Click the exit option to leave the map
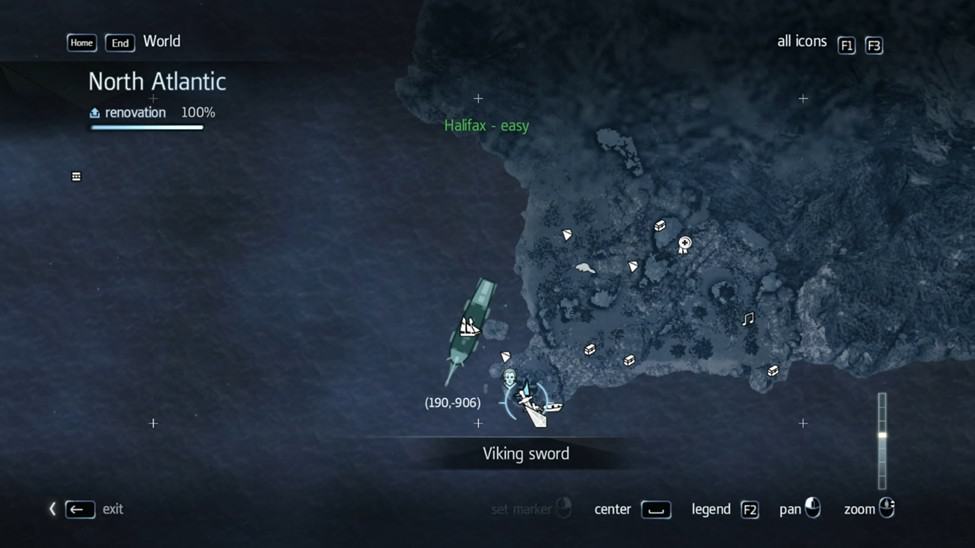This screenshot has height=548, width=975. coord(81,509)
